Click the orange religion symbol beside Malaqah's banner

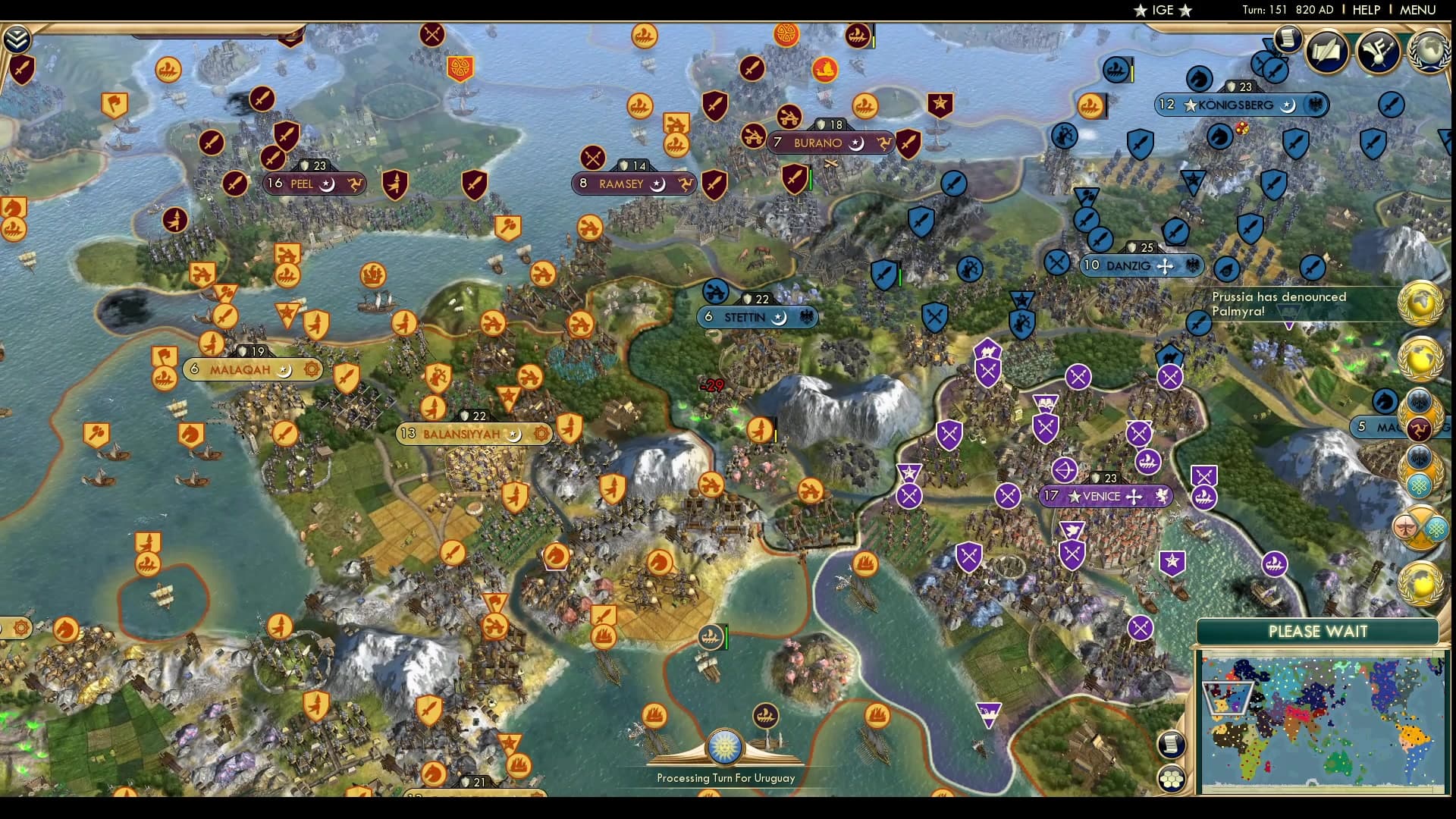point(311,369)
